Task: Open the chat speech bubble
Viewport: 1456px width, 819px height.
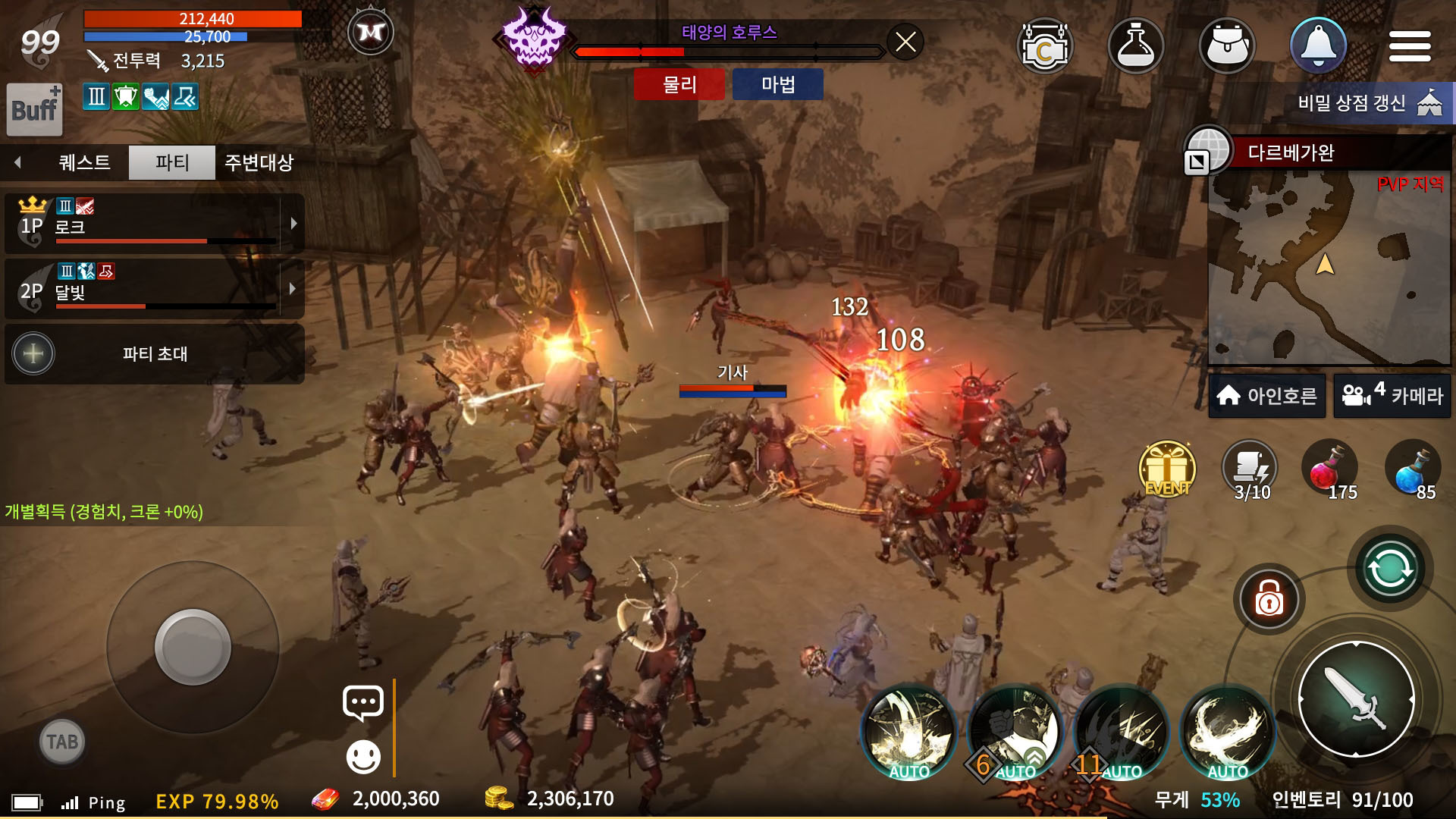Action: 363,703
